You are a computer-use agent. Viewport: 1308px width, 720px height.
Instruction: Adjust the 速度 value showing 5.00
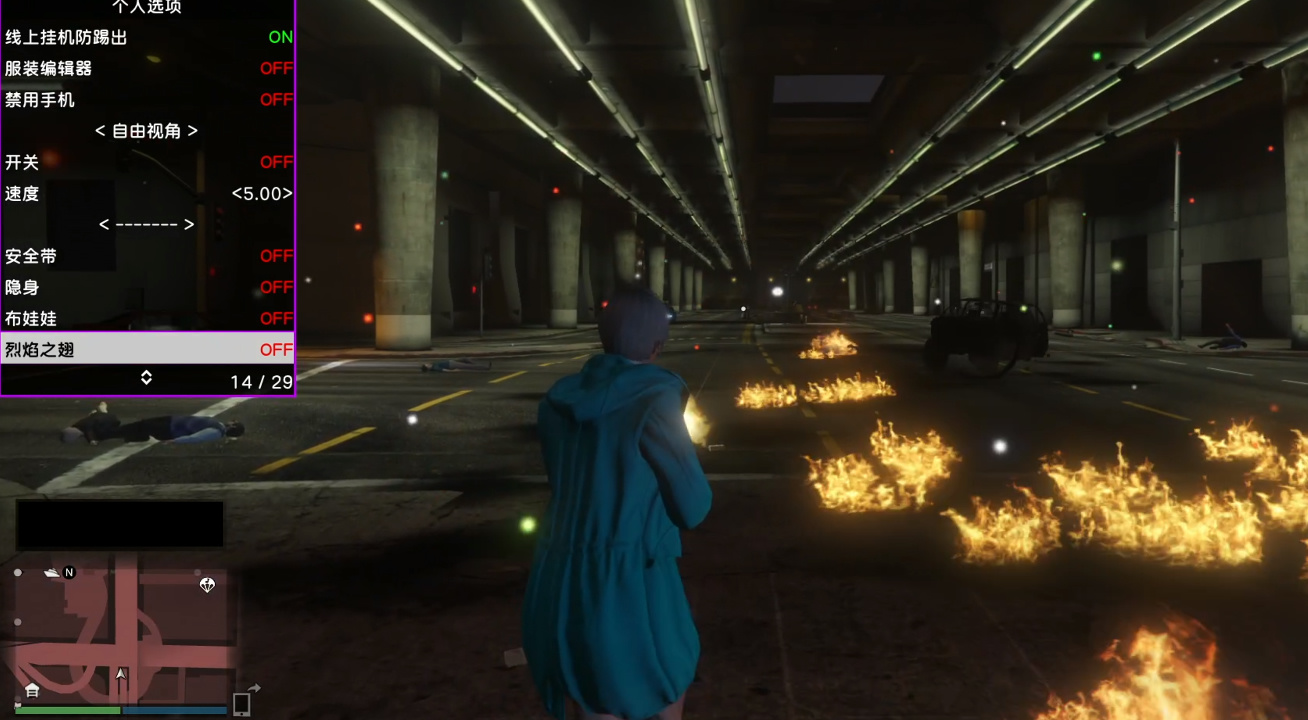click(148, 193)
